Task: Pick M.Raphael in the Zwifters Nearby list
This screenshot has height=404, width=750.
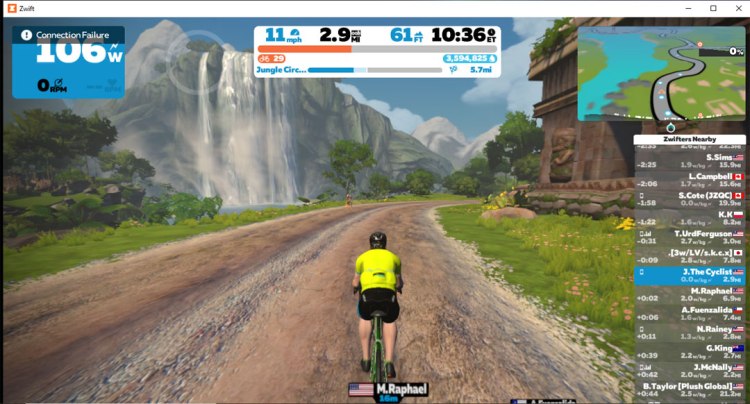Action: [x=690, y=294]
